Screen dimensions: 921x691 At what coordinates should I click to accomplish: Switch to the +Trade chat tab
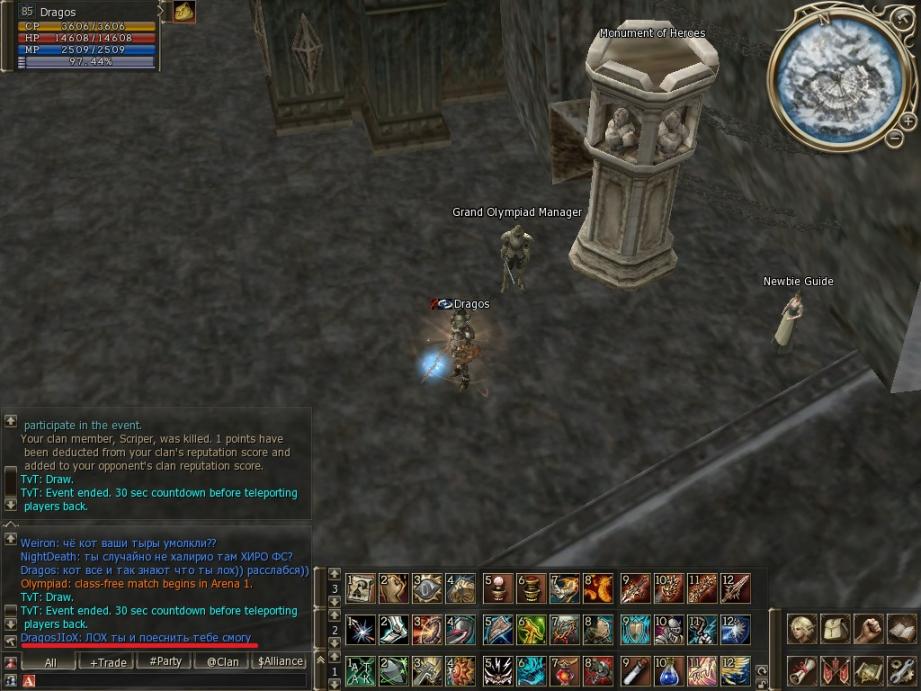pyautogui.click(x=107, y=662)
